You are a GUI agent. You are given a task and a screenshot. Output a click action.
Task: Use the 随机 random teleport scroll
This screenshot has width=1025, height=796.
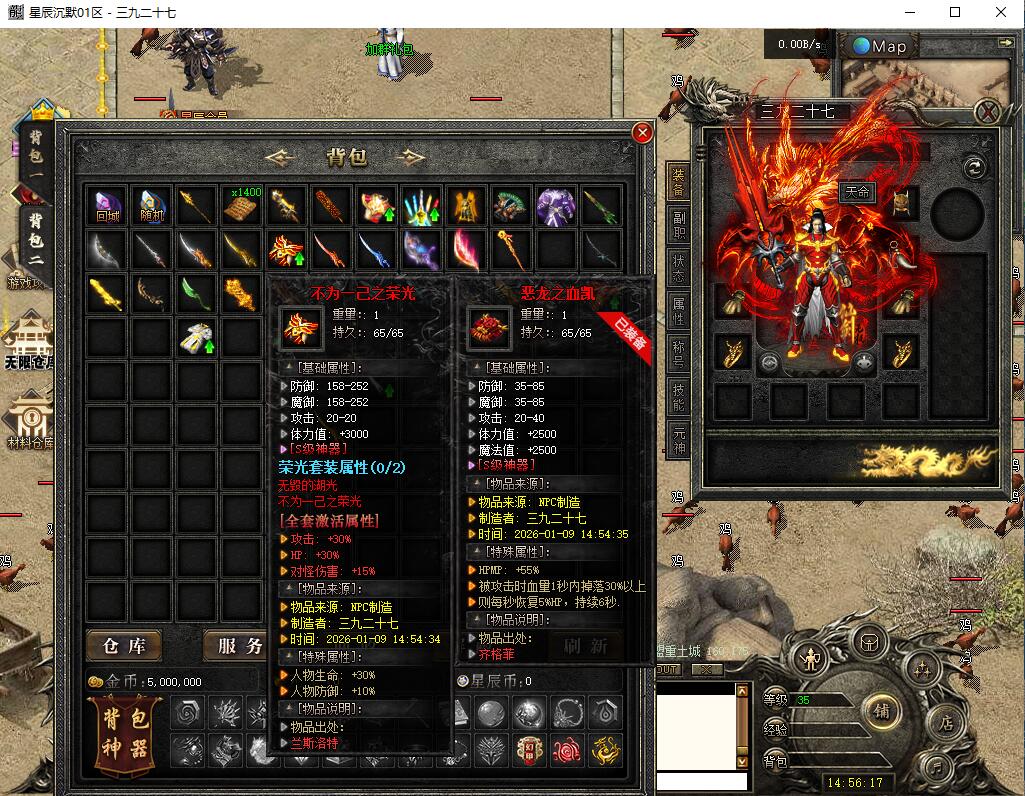pos(151,206)
